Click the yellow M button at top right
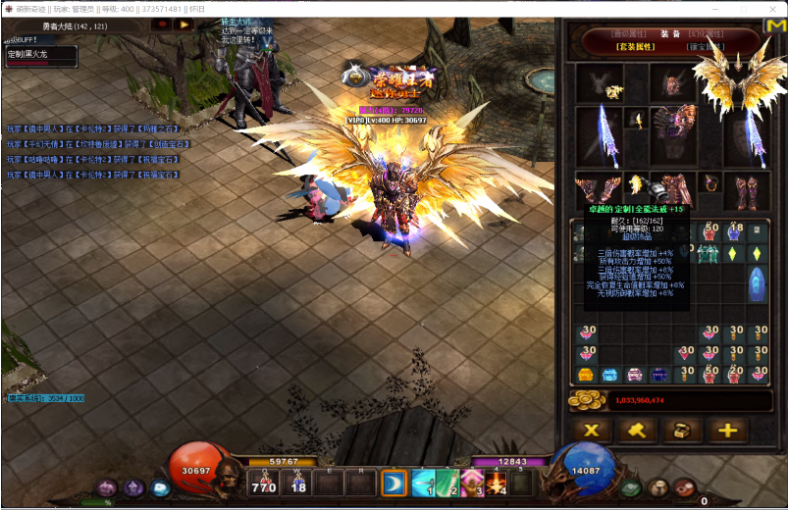The height and width of the screenshot is (510, 788). pyautogui.click(x=774, y=27)
